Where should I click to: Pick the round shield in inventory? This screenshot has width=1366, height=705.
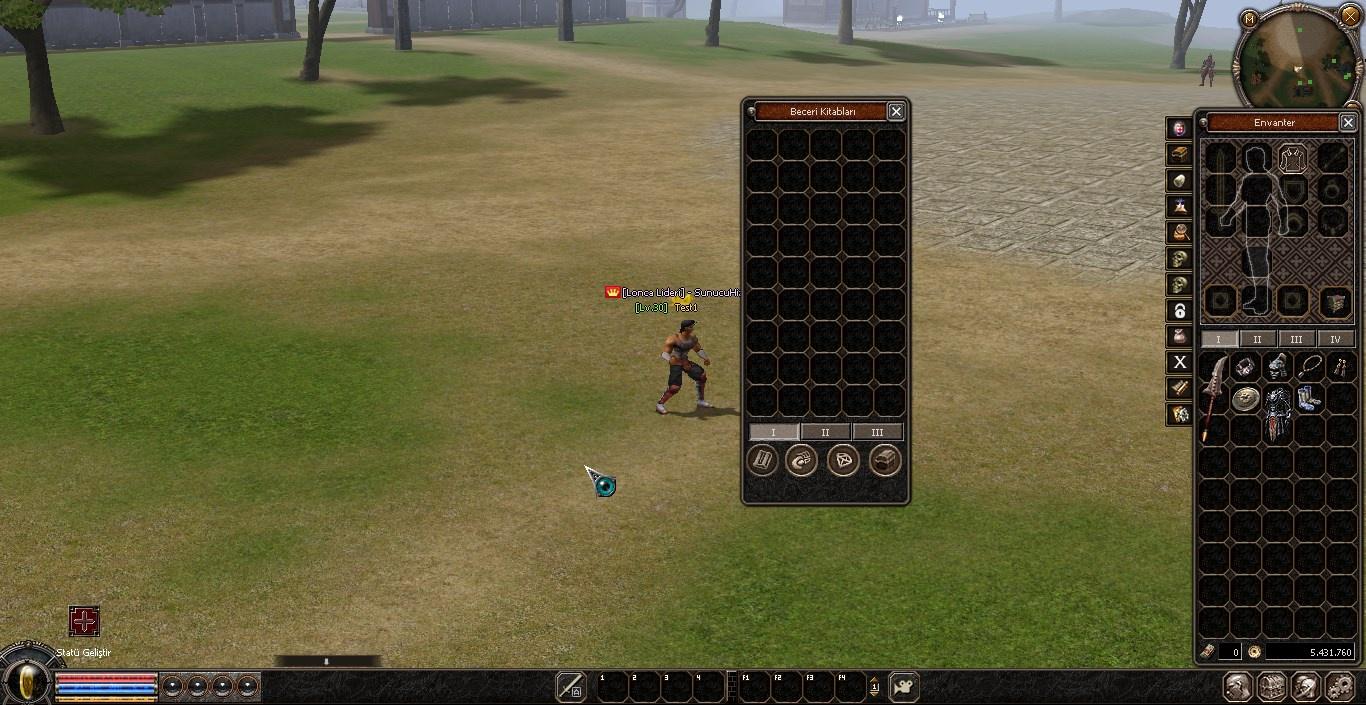(x=1245, y=400)
